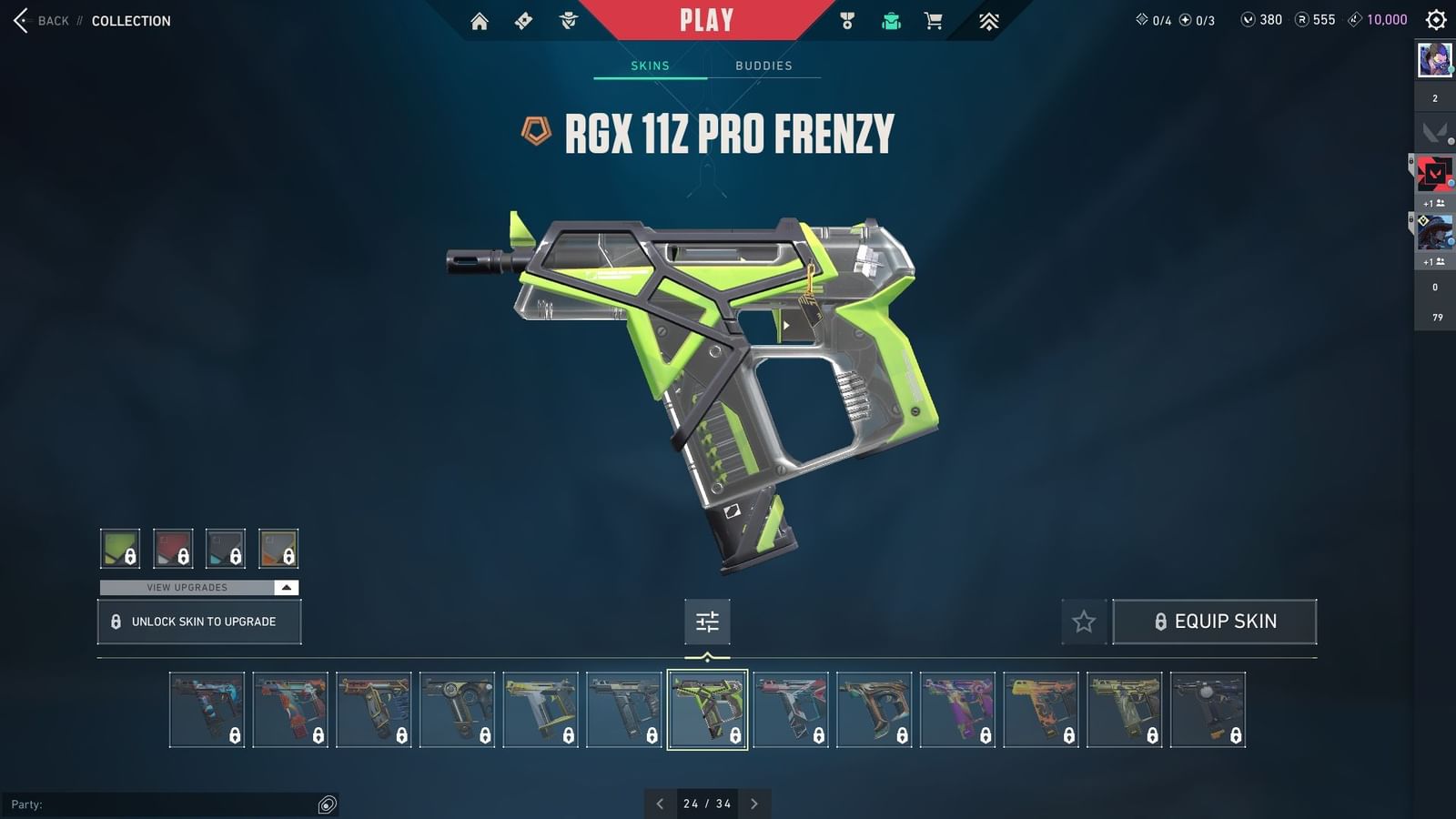Collapse the View Upgrades panel chevron

285,587
